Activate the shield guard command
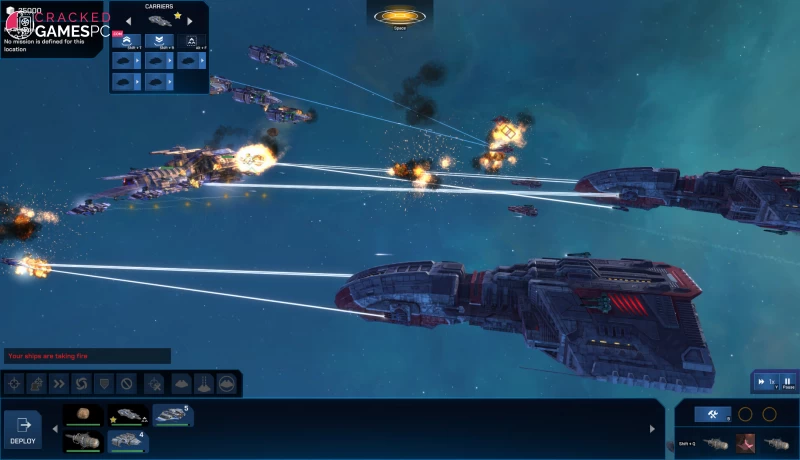 tap(104, 383)
